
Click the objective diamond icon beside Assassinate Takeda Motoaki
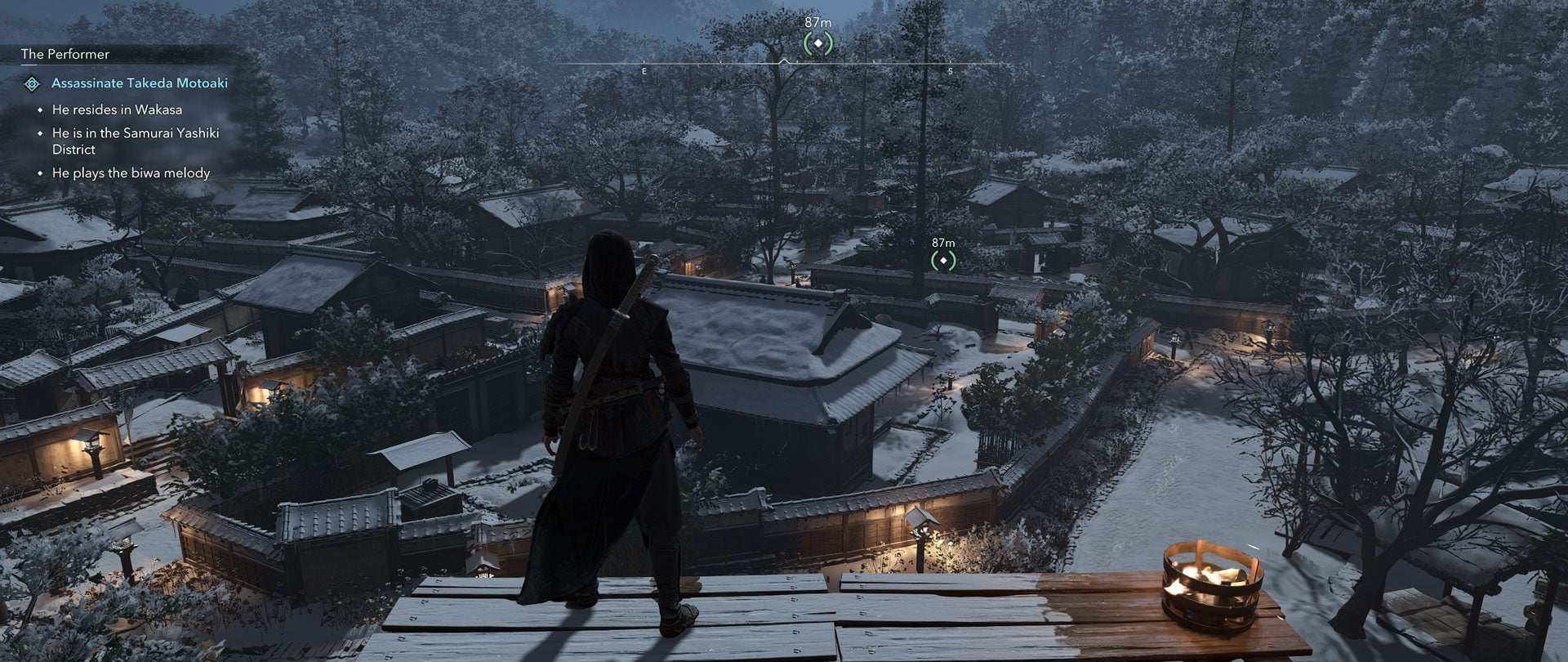33,83
